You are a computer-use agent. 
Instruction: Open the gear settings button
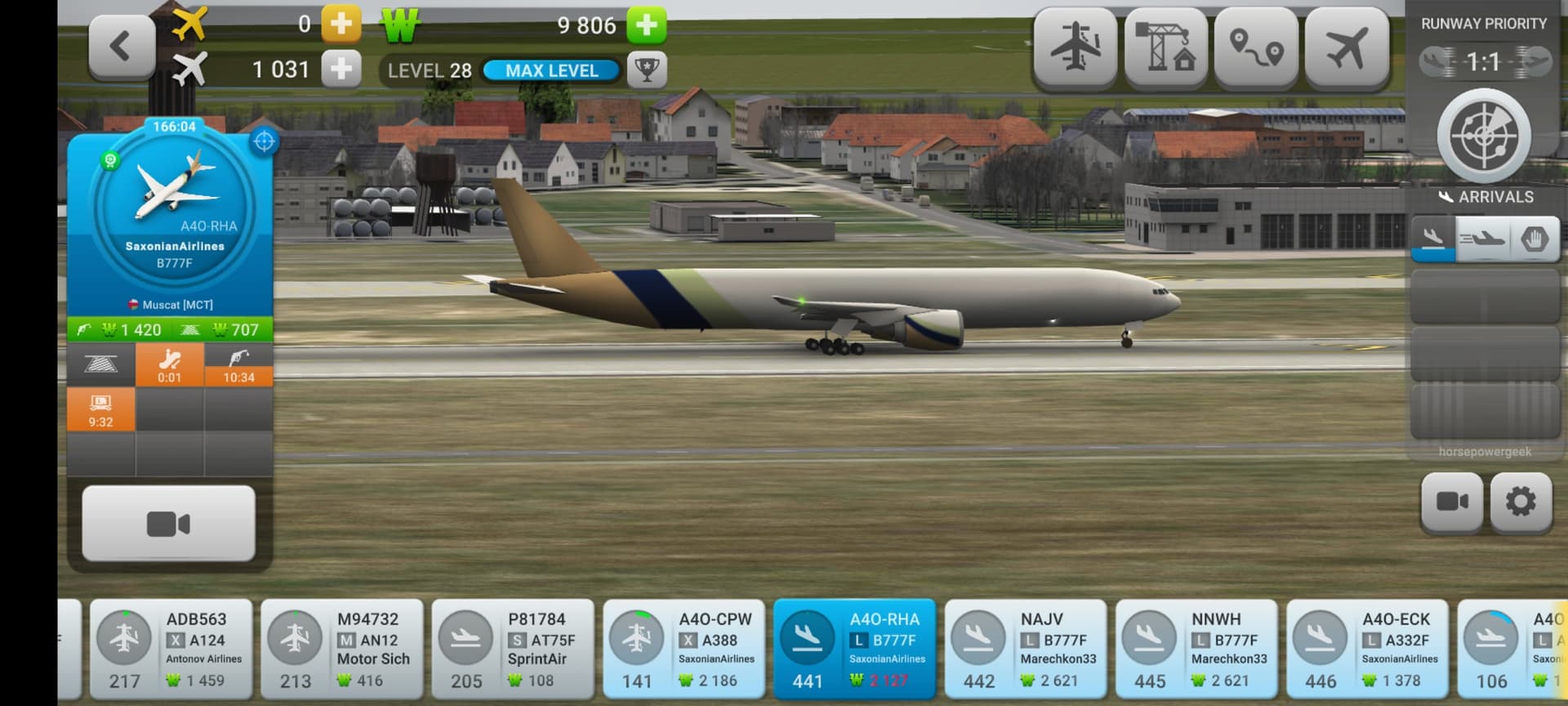pyautogui.click(x=1521, y=501)
